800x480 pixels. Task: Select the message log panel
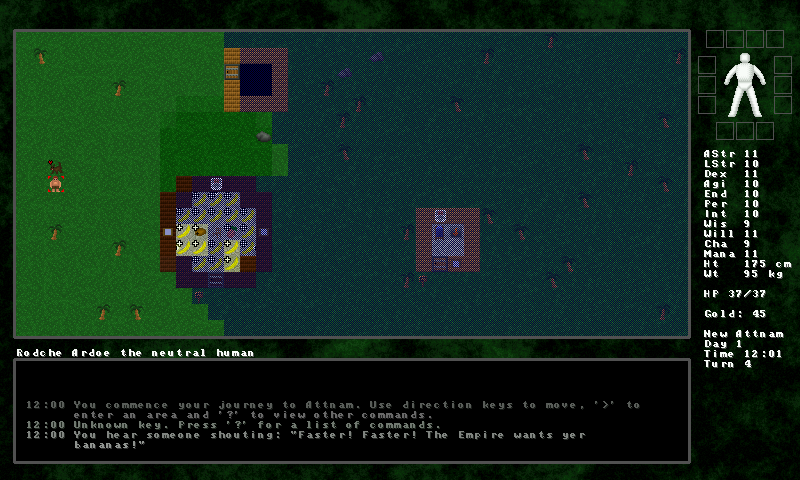pos(351,410)
